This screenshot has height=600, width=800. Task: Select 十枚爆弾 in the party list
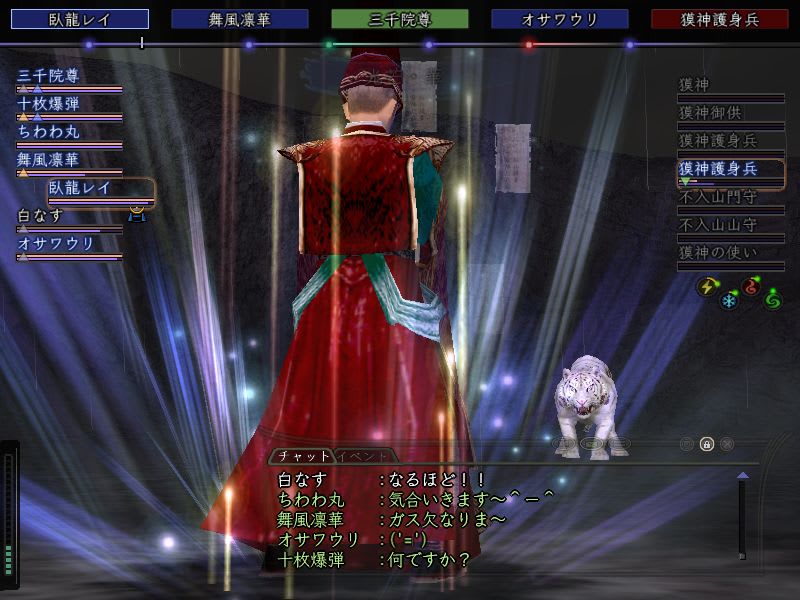48,103
